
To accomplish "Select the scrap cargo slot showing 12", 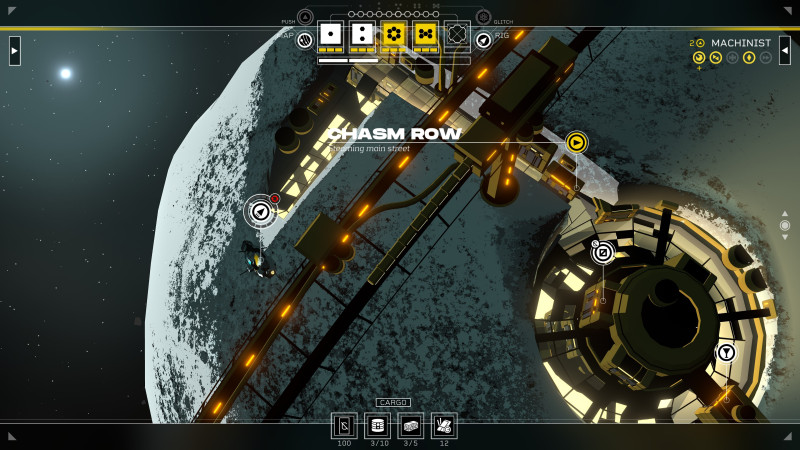I will point(444,425).
